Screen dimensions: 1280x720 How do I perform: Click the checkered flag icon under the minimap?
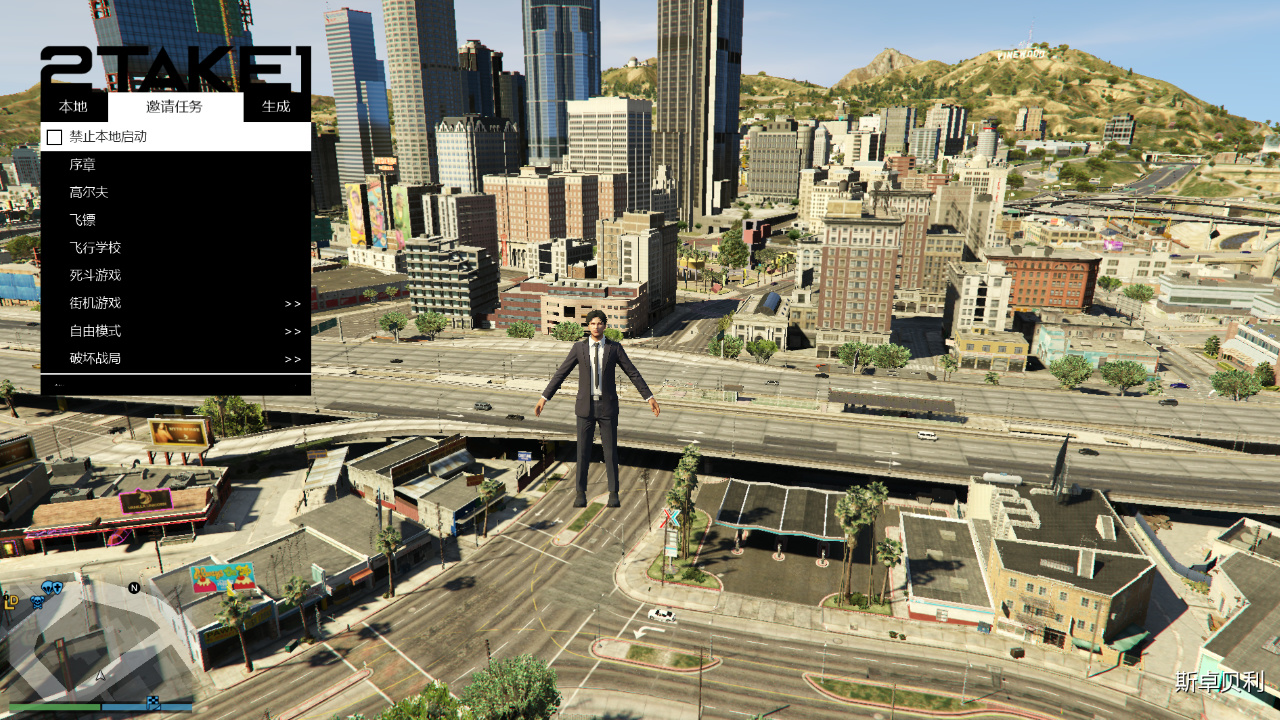tap(152, 702)
